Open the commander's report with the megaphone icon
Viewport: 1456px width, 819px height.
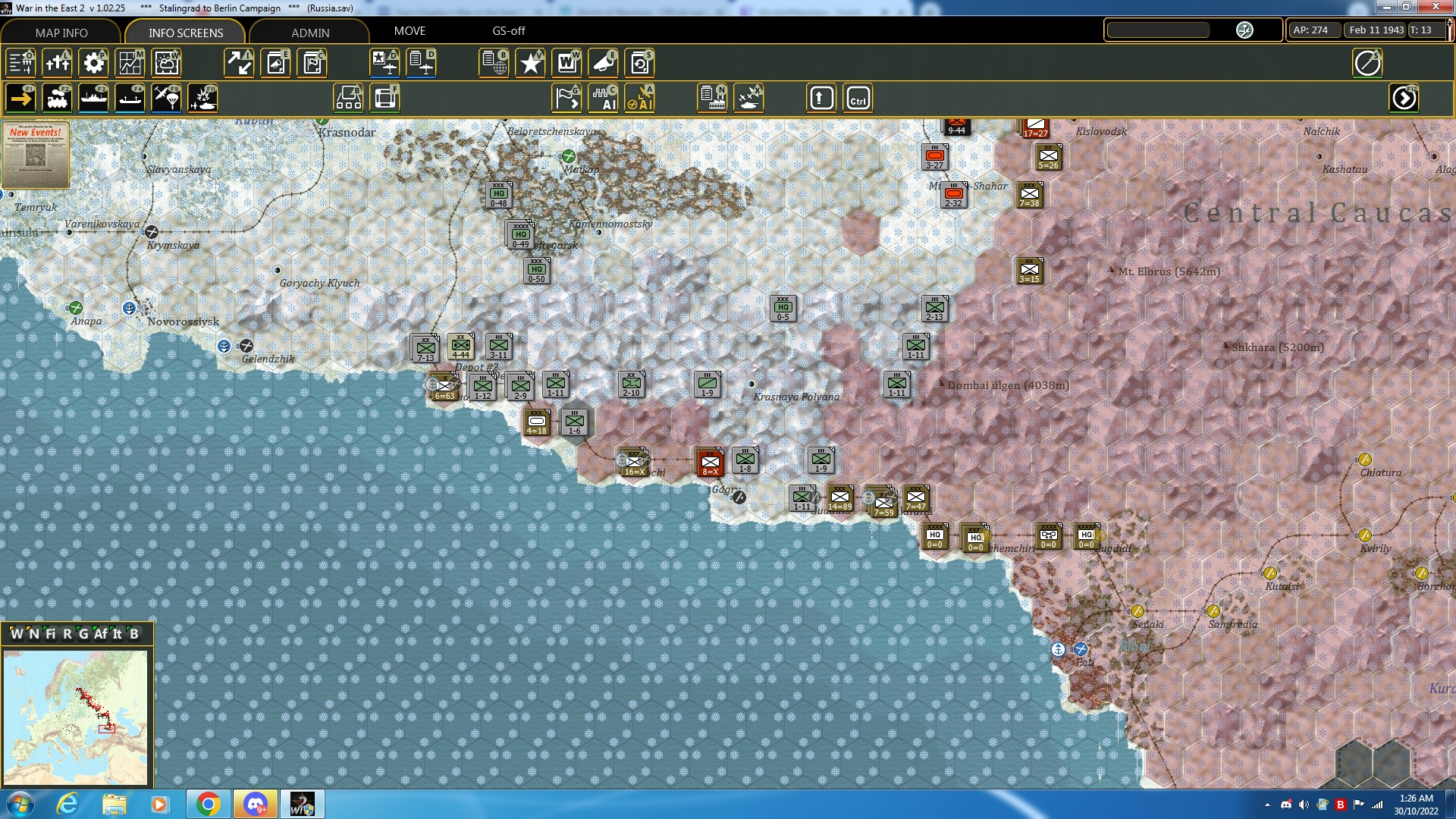[x=603, y=63]
